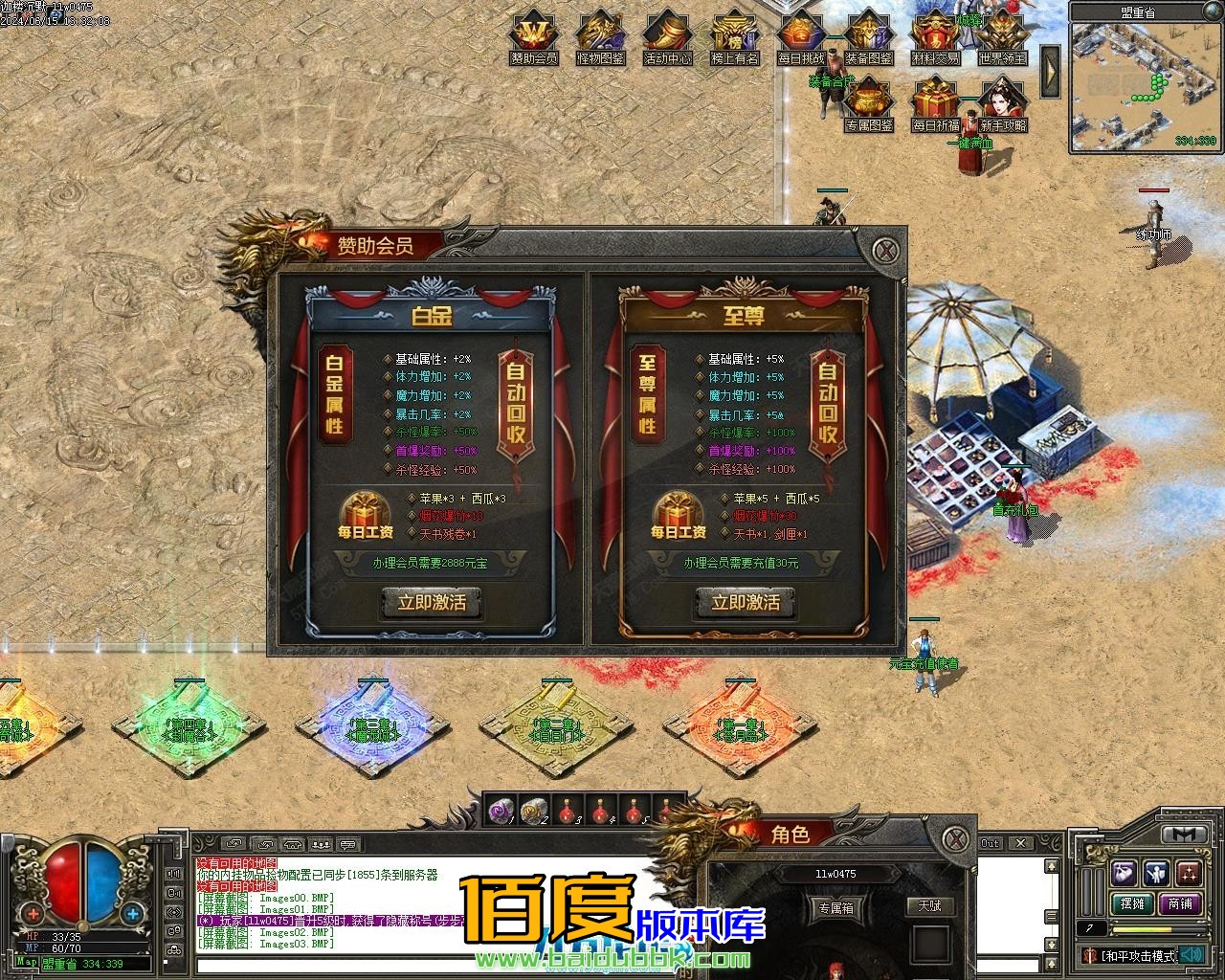1225x980 pixels.
Task: Expand the minimap with the M button
Action: click(1184, 835)
